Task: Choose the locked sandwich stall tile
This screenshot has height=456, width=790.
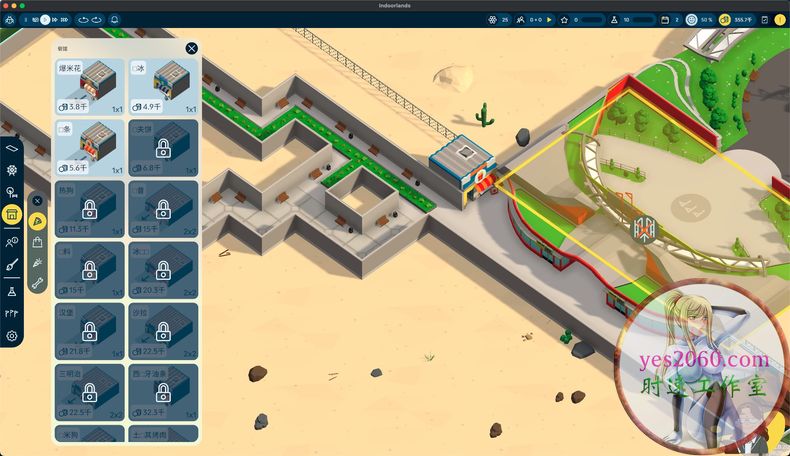Action: [90, 391]
